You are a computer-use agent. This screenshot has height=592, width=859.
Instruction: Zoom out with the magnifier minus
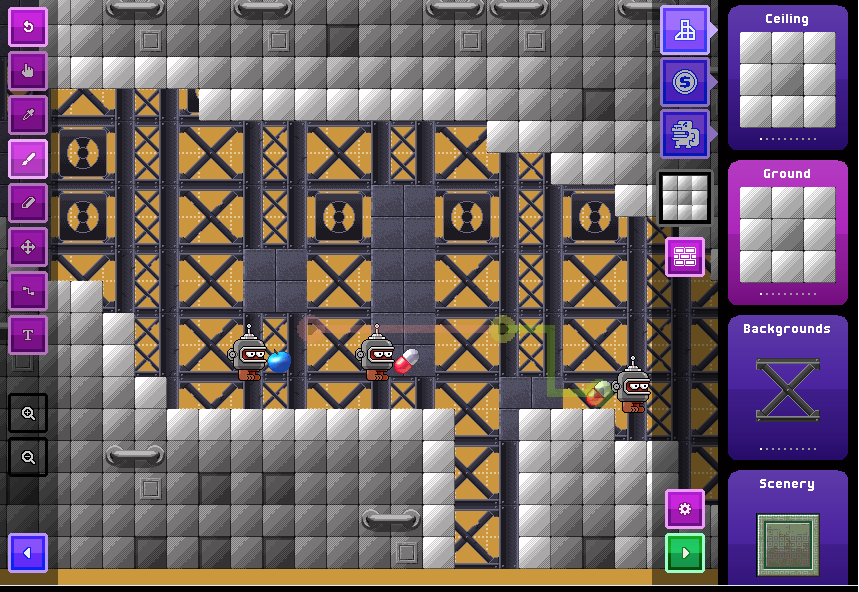pyautogui.click(x=28, y=457)
